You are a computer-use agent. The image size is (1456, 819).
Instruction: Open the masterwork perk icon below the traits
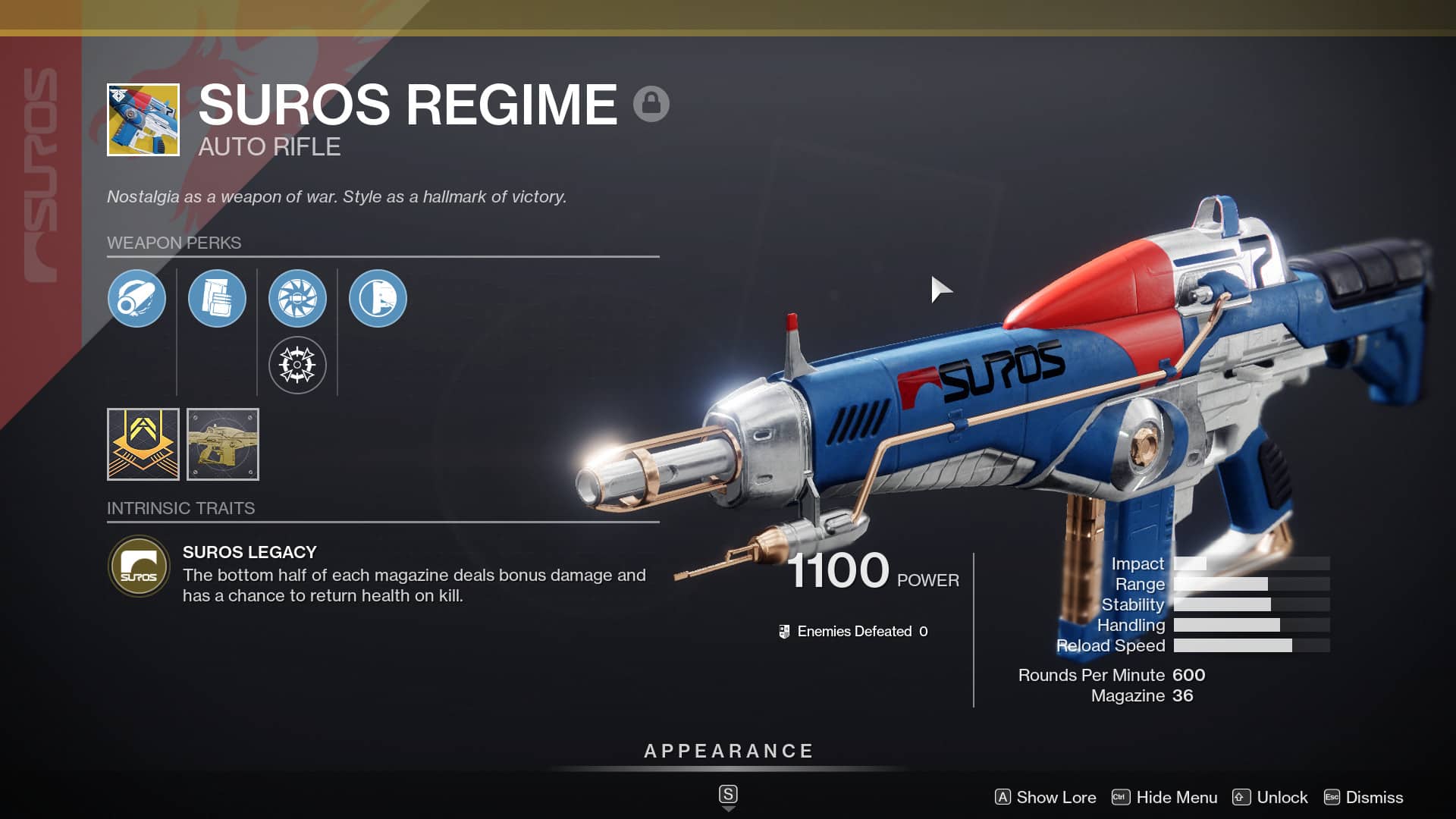click(298, 365)
